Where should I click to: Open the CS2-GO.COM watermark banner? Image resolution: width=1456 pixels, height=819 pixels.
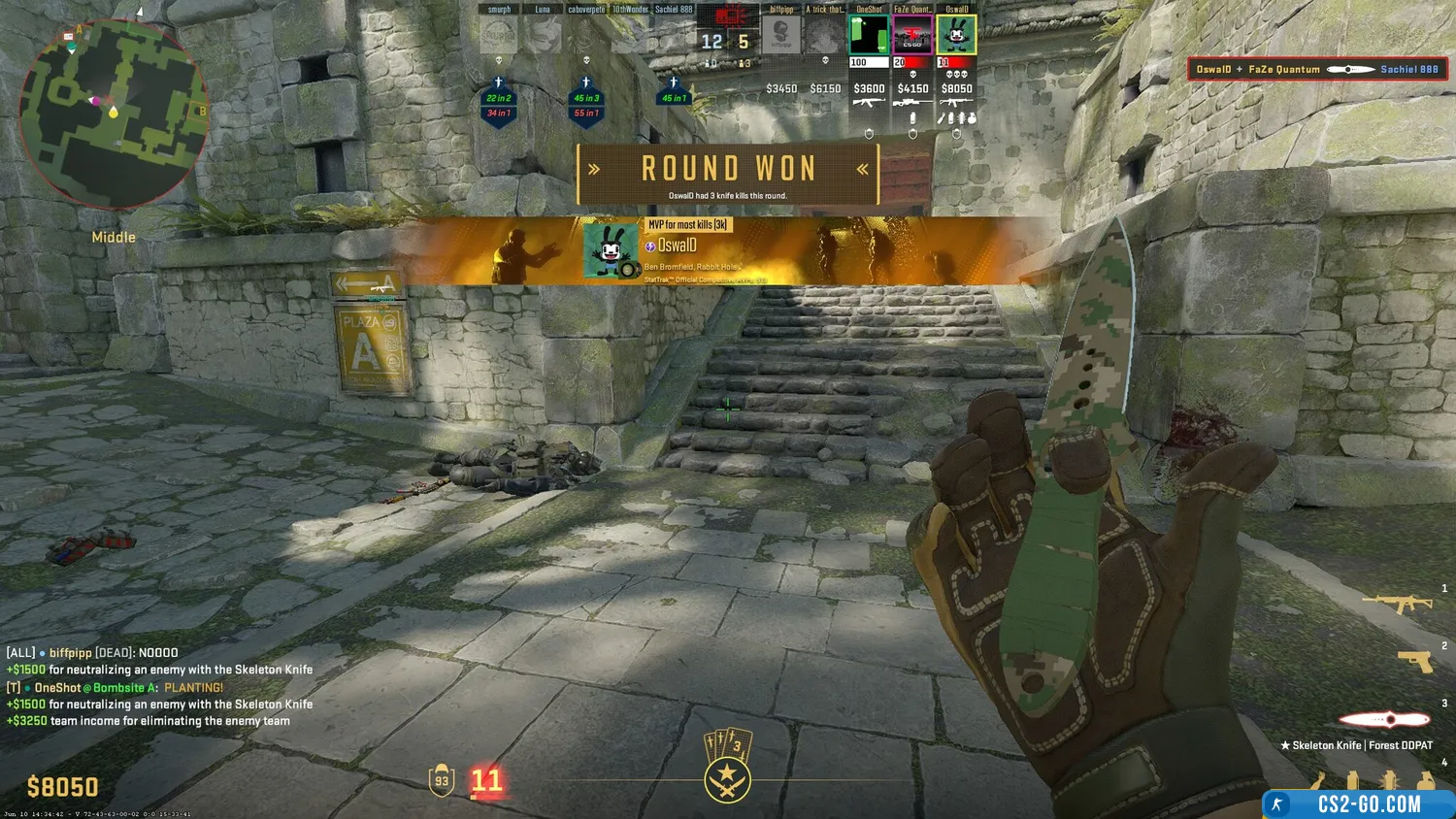[1359, 803]
